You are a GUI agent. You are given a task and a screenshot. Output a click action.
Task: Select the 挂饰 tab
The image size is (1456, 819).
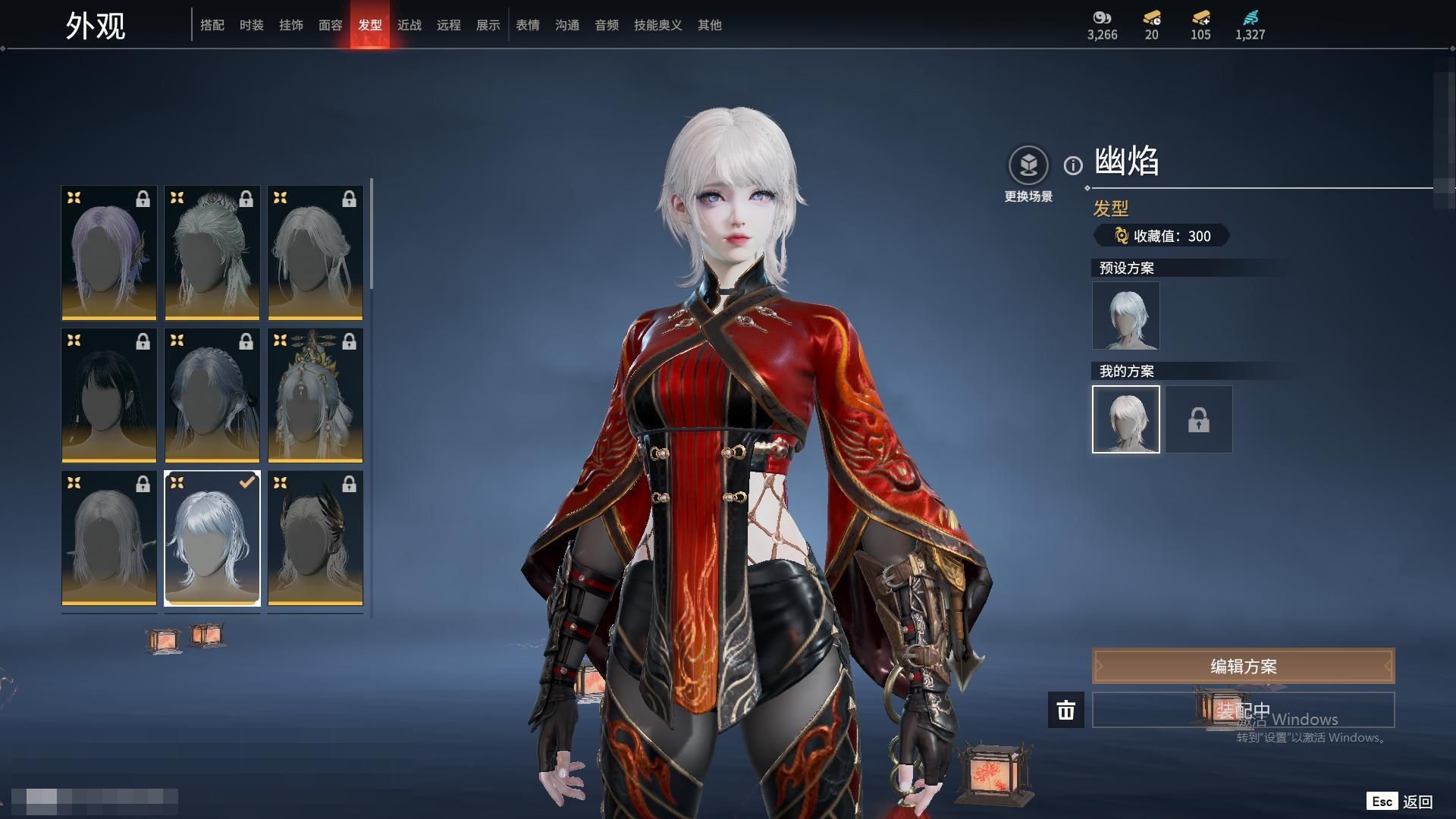(290, 25)
